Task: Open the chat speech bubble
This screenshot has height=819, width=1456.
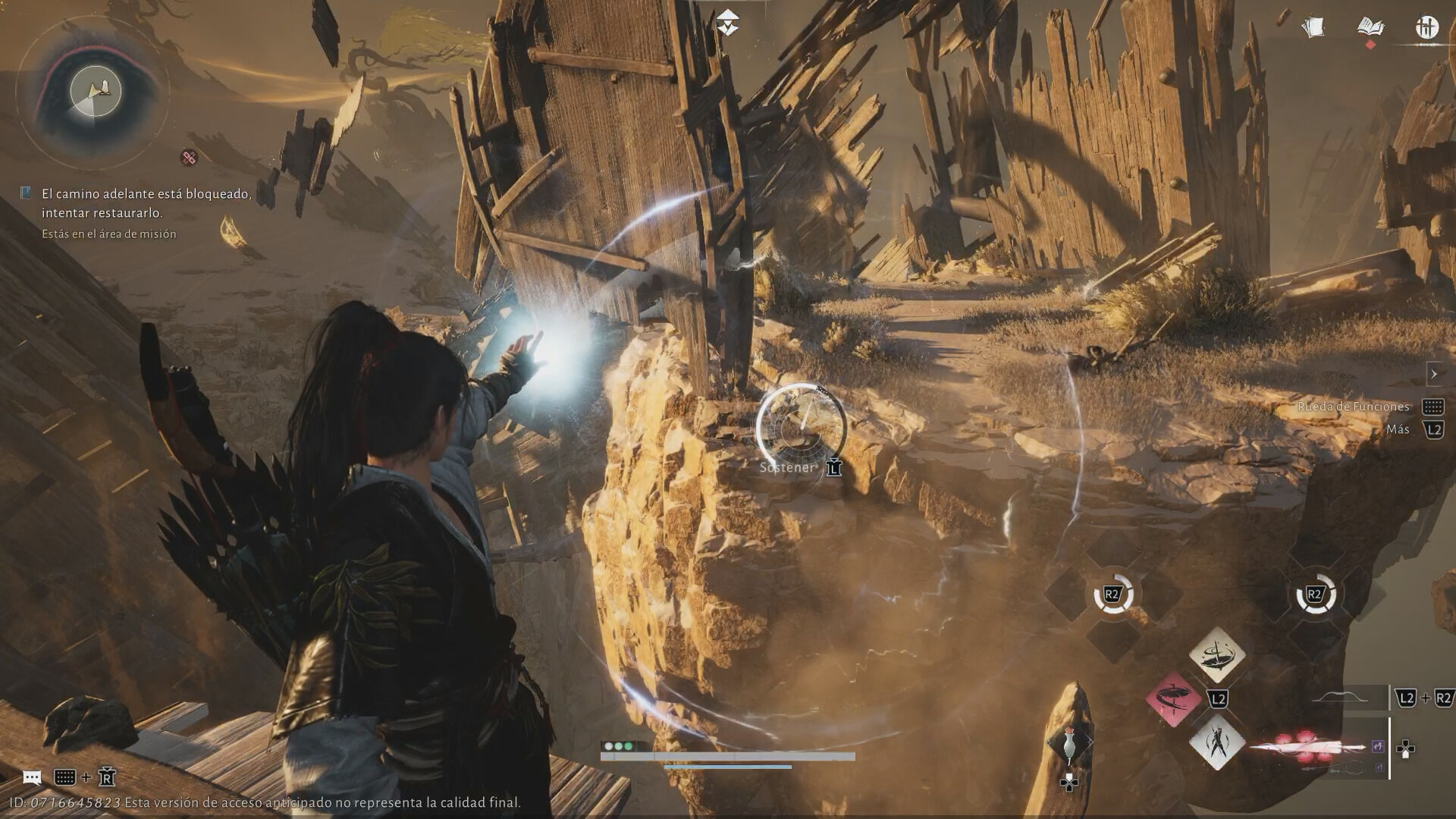Action: coord(32,777)
